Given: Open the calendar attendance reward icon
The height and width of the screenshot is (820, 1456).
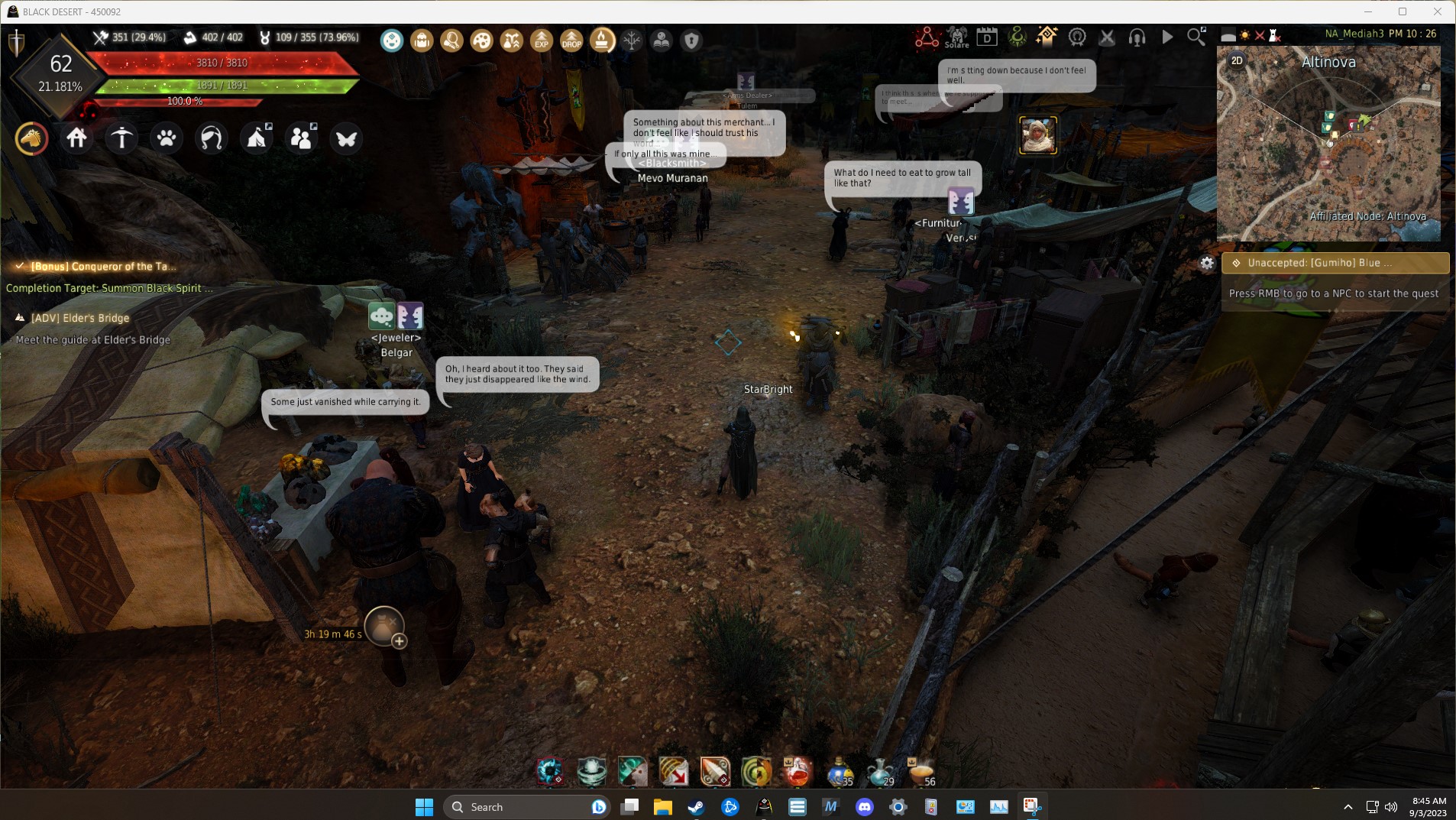Looking at the screenshot, I should pyautogui.click(x=987, y=37).
